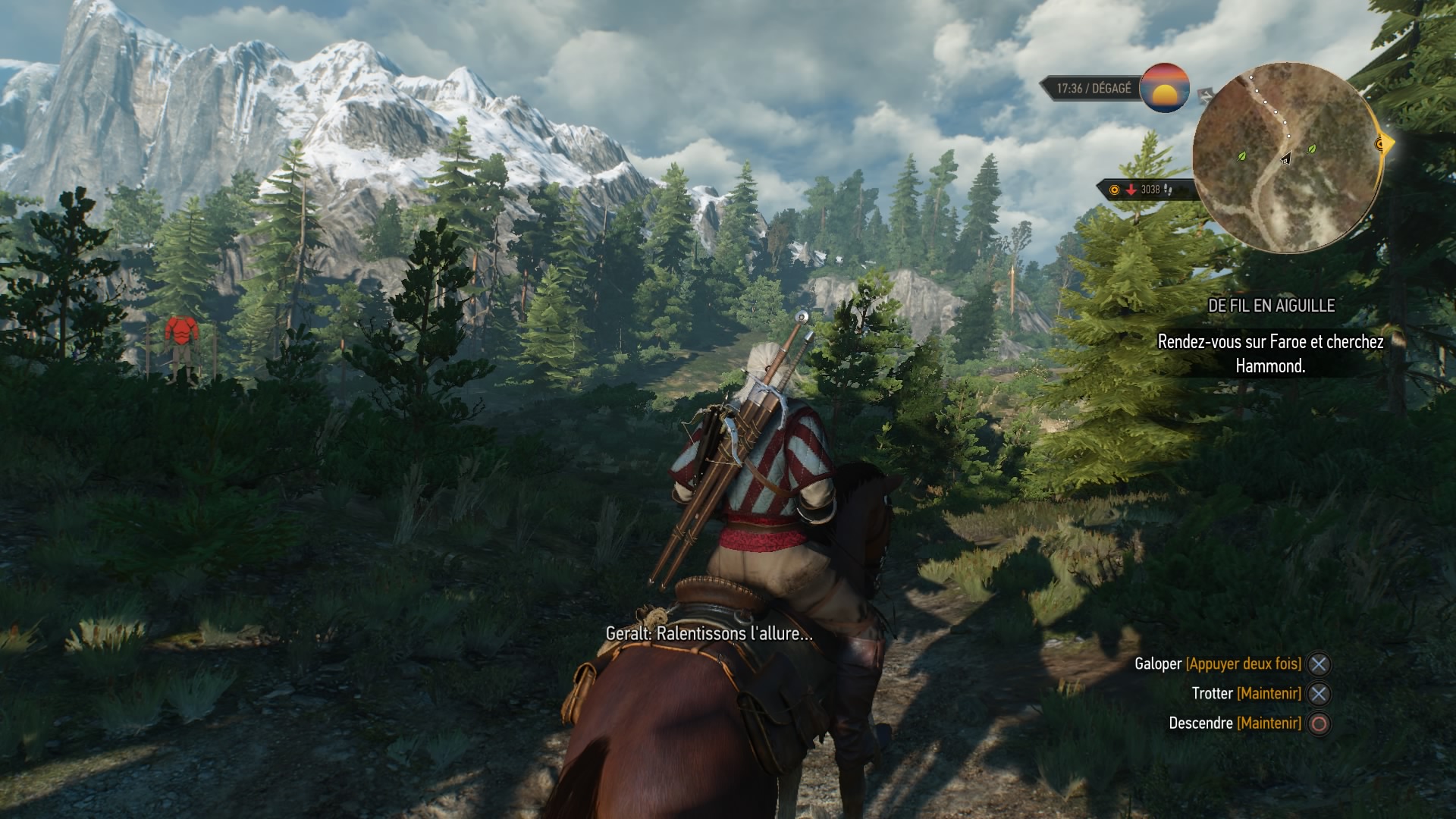Select the De Fil en Aiguille quest title
This screenshot has height=819, width=1456.
pyautogui.click(x=1271, y=306)
